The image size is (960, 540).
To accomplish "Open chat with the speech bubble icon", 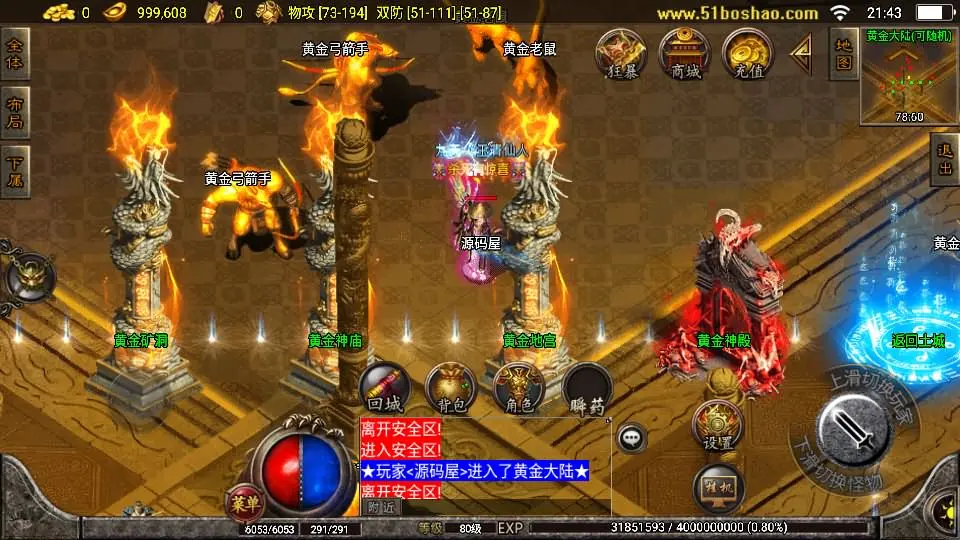I will tap(631, 438).
